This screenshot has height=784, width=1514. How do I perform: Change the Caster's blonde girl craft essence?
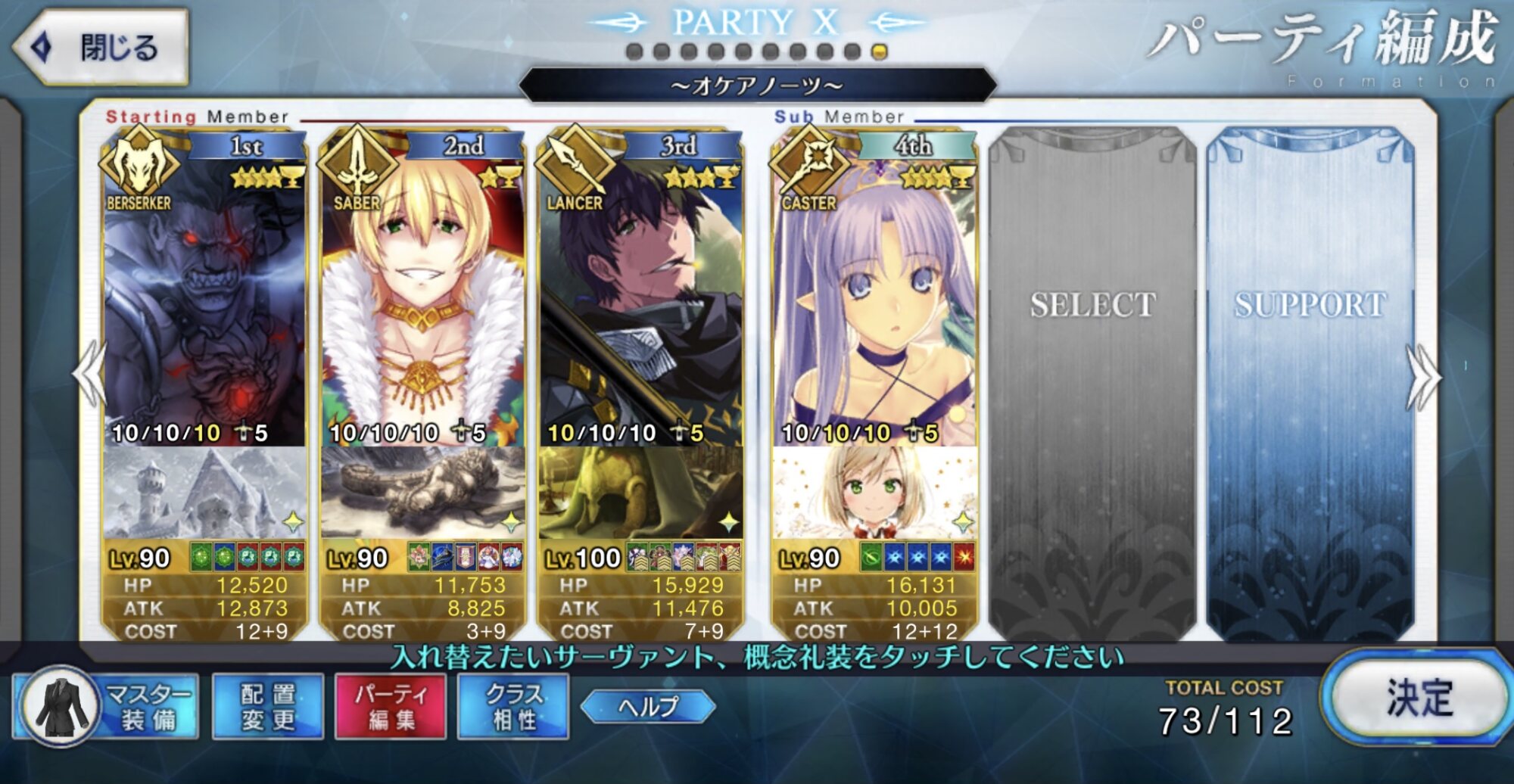click(874, 493)
